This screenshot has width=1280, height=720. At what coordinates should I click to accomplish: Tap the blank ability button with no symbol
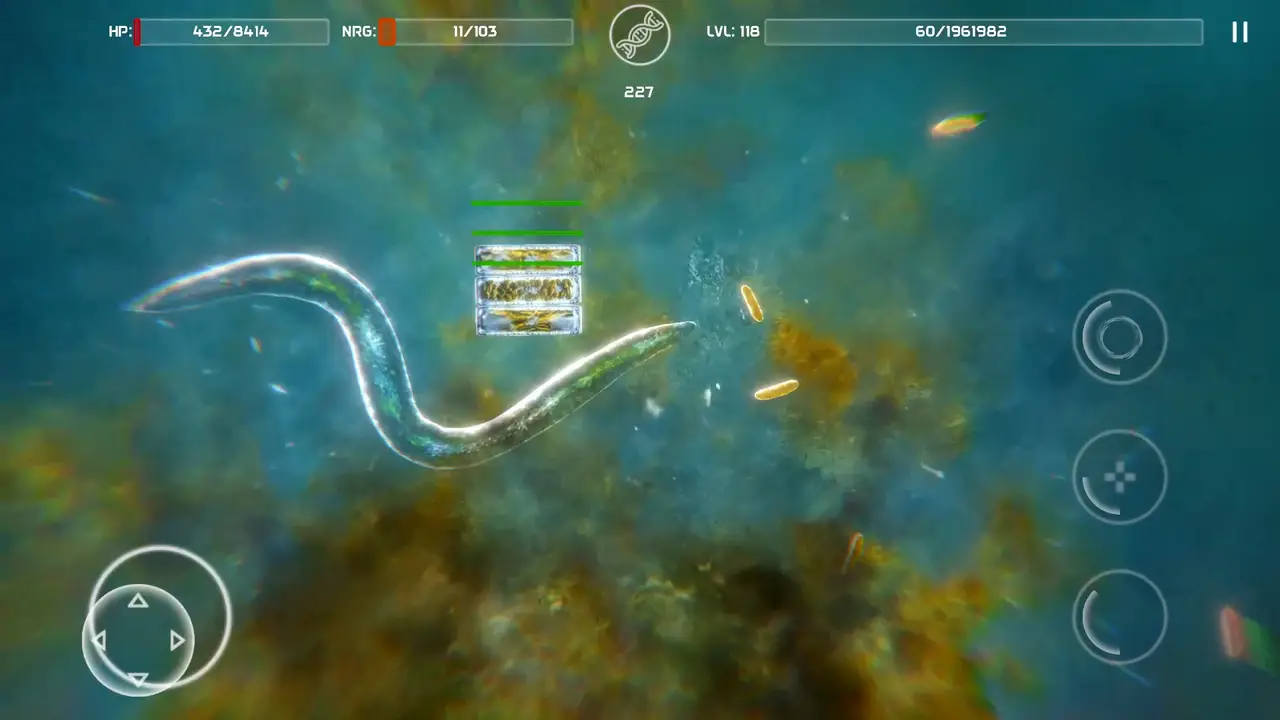click(x=1119, y=617)
